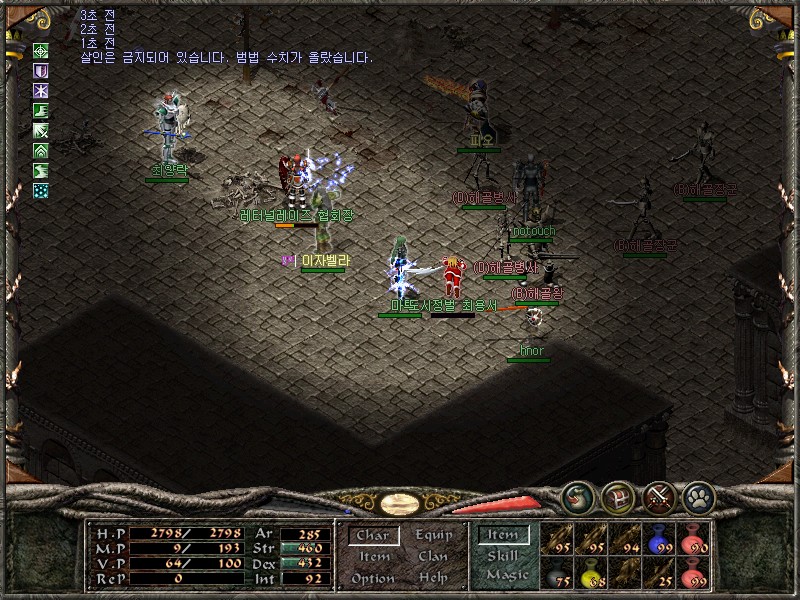Open the Help menu

(433, 578)
